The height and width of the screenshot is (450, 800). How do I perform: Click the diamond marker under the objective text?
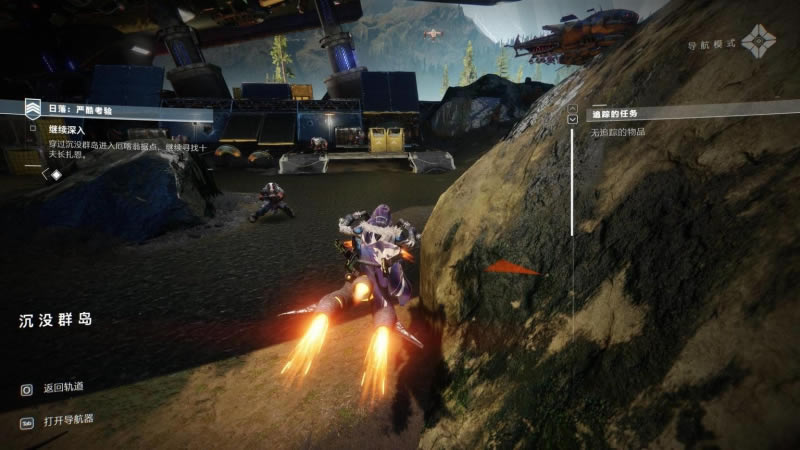[56, 174]
